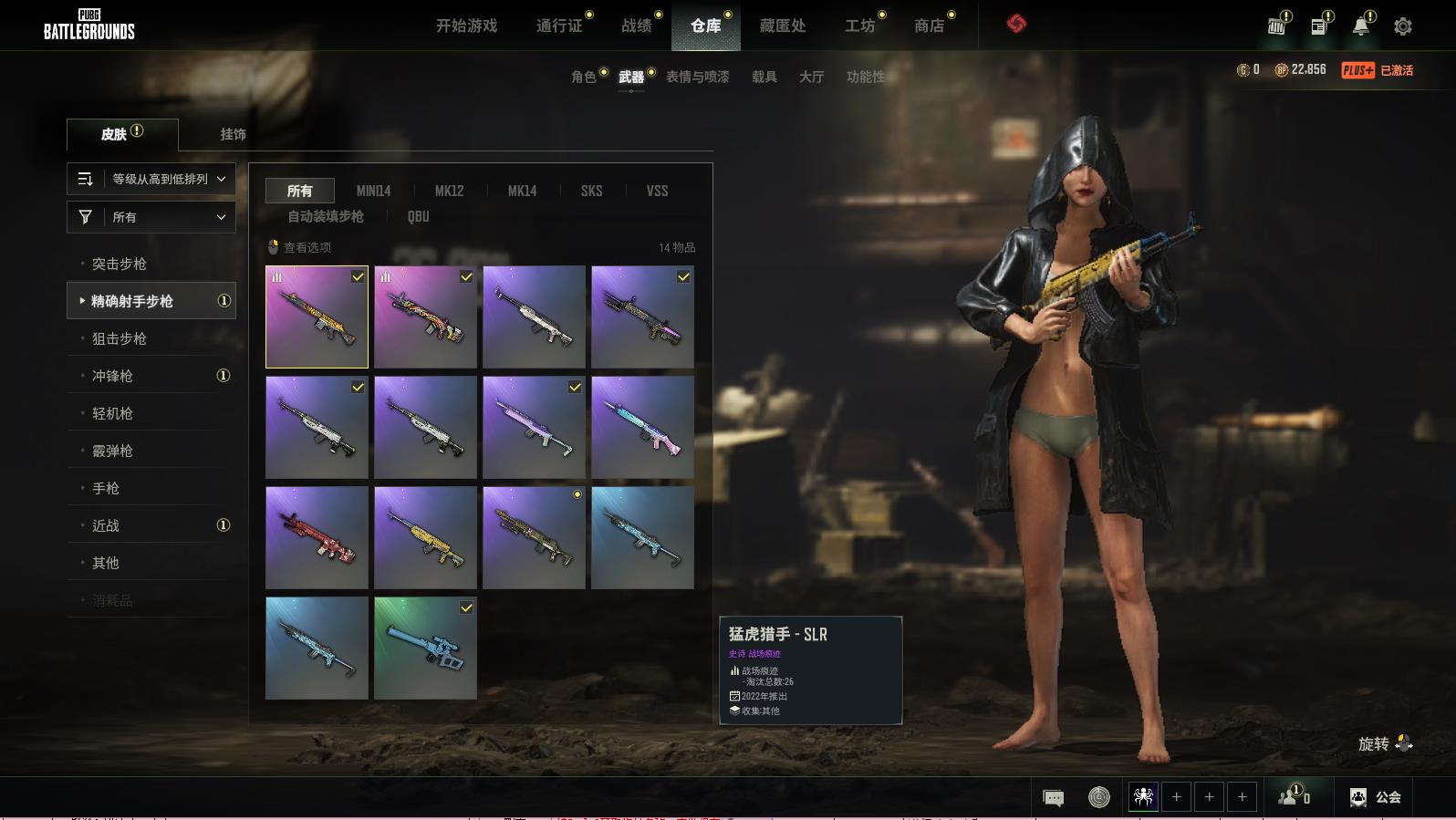This screenshot has height=820, width=1456.
Task: Pick the red patterned rifle skin
Action: point(317,537)
